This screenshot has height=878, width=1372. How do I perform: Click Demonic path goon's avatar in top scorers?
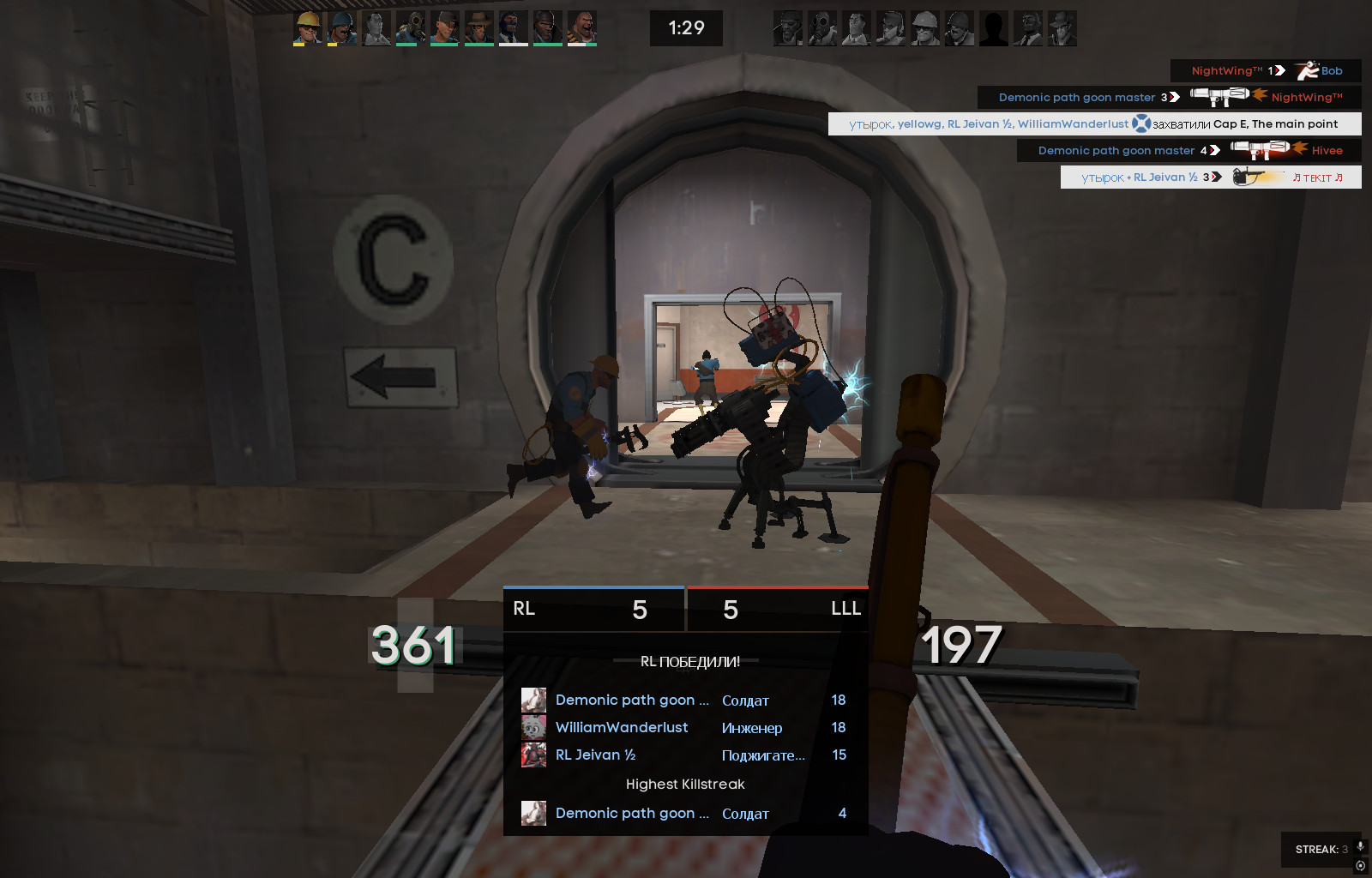point(533,700)
